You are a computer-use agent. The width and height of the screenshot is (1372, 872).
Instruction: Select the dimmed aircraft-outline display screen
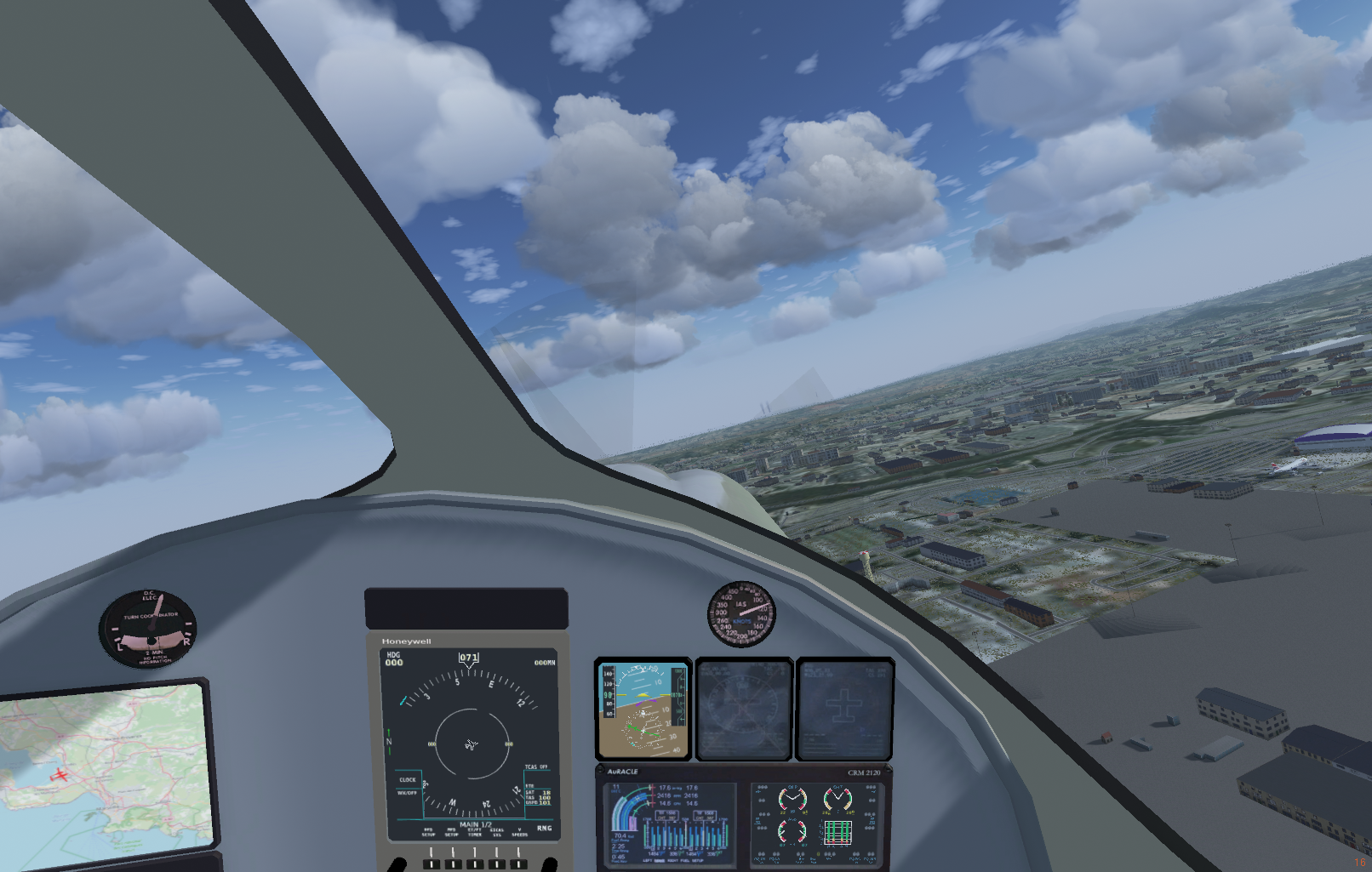pyautogui.click(x=844, y=710)
